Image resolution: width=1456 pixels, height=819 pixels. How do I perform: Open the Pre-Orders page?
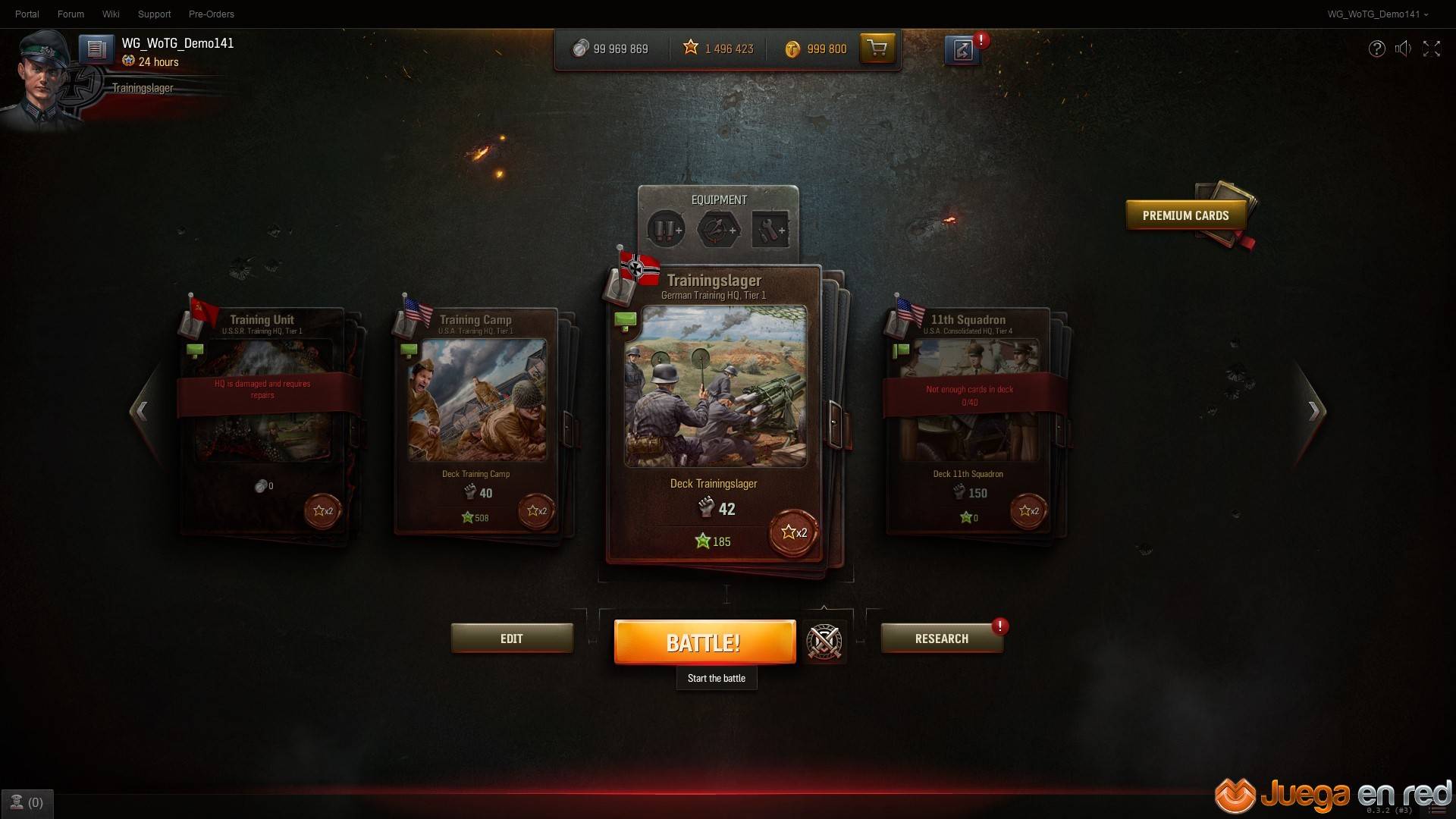pos(211,14)
